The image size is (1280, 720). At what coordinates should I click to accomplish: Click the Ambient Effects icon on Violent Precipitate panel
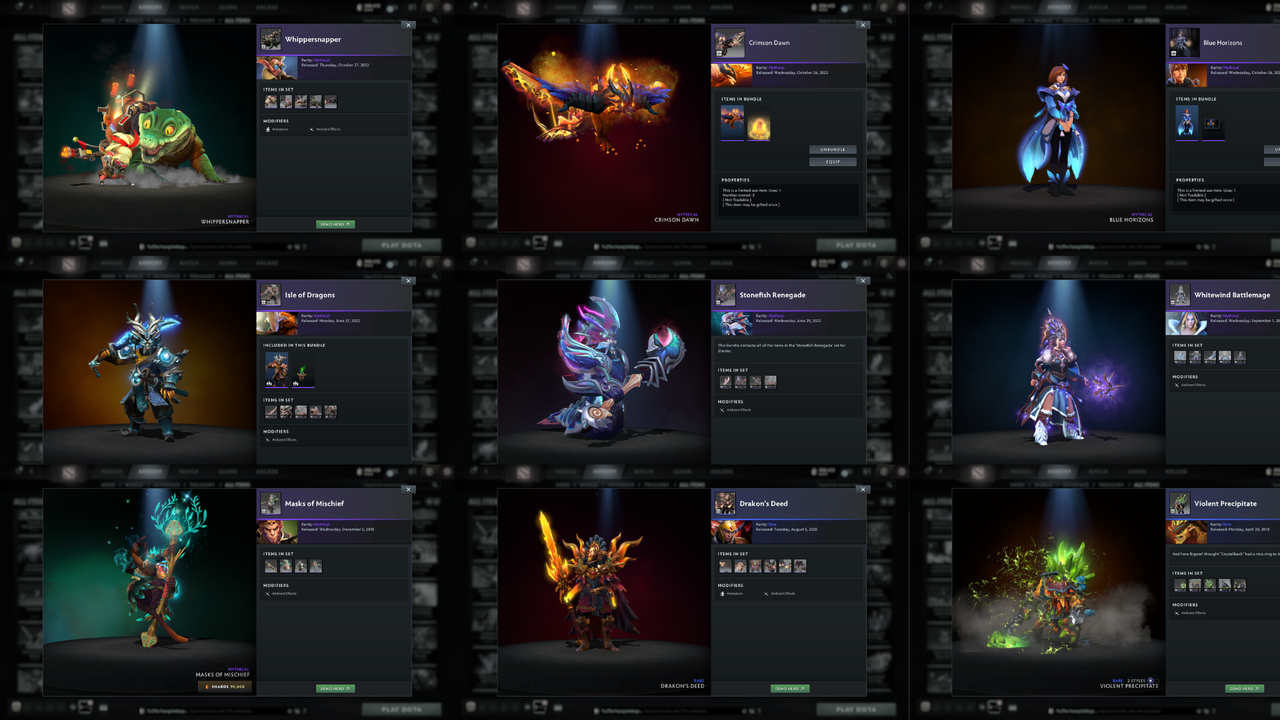[x=1177, y=613]
